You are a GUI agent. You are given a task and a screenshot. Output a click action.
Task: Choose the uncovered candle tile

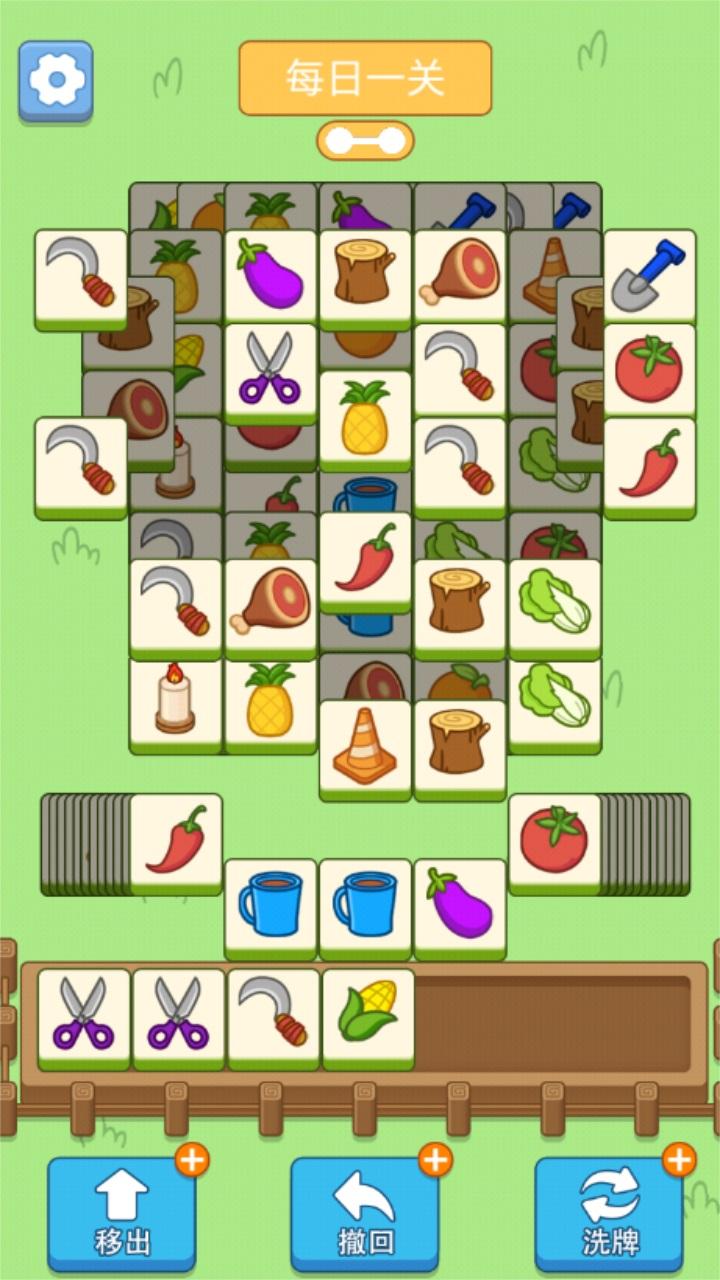[x=176, y=700]
